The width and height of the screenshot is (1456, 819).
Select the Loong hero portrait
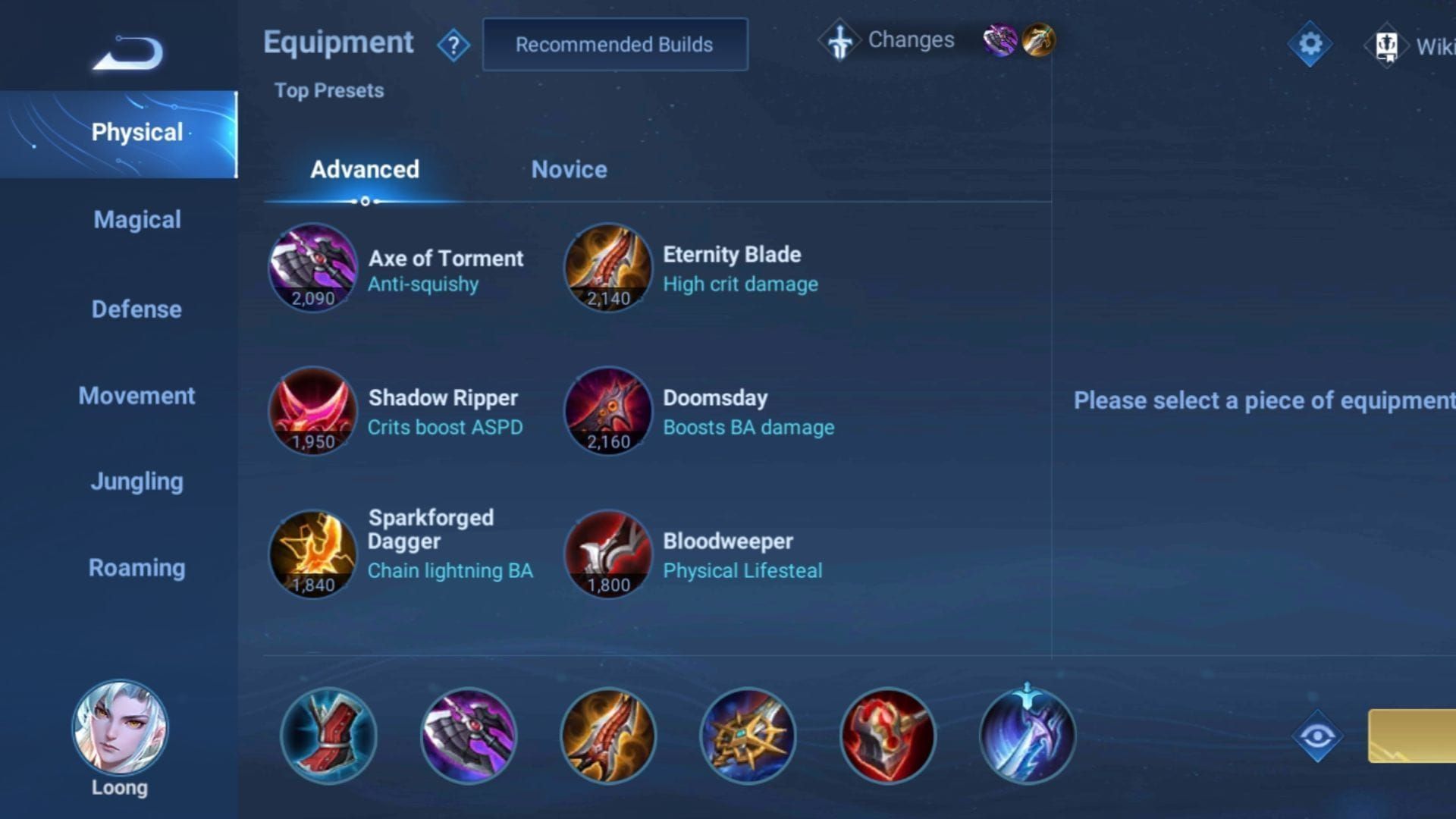pyautogui.click(x=121, y=728)
